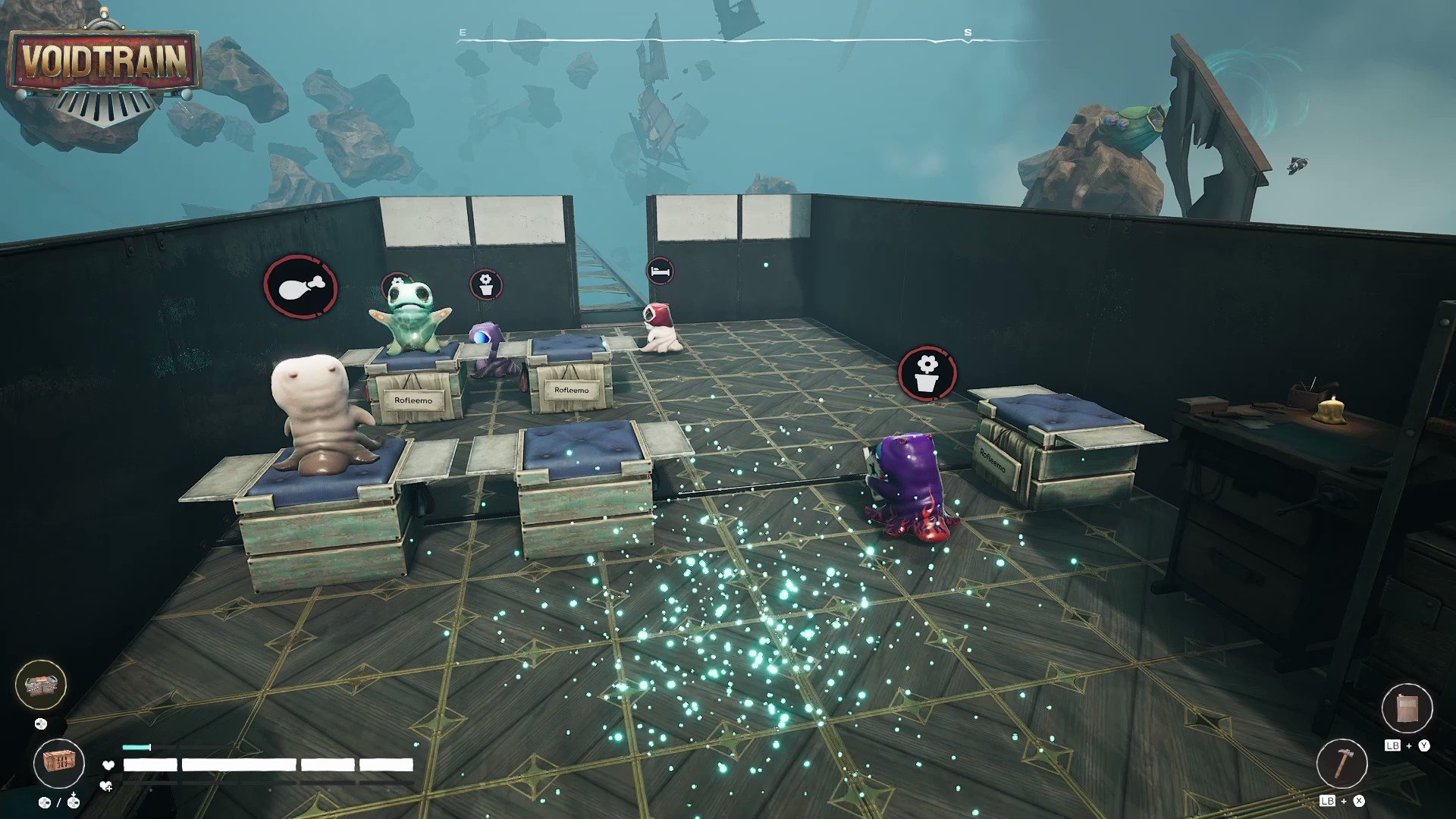Viewport: 1456px width, 819px height.
Task: Click the d-pad-down prompt next to the slash
Action: (74, 804)
